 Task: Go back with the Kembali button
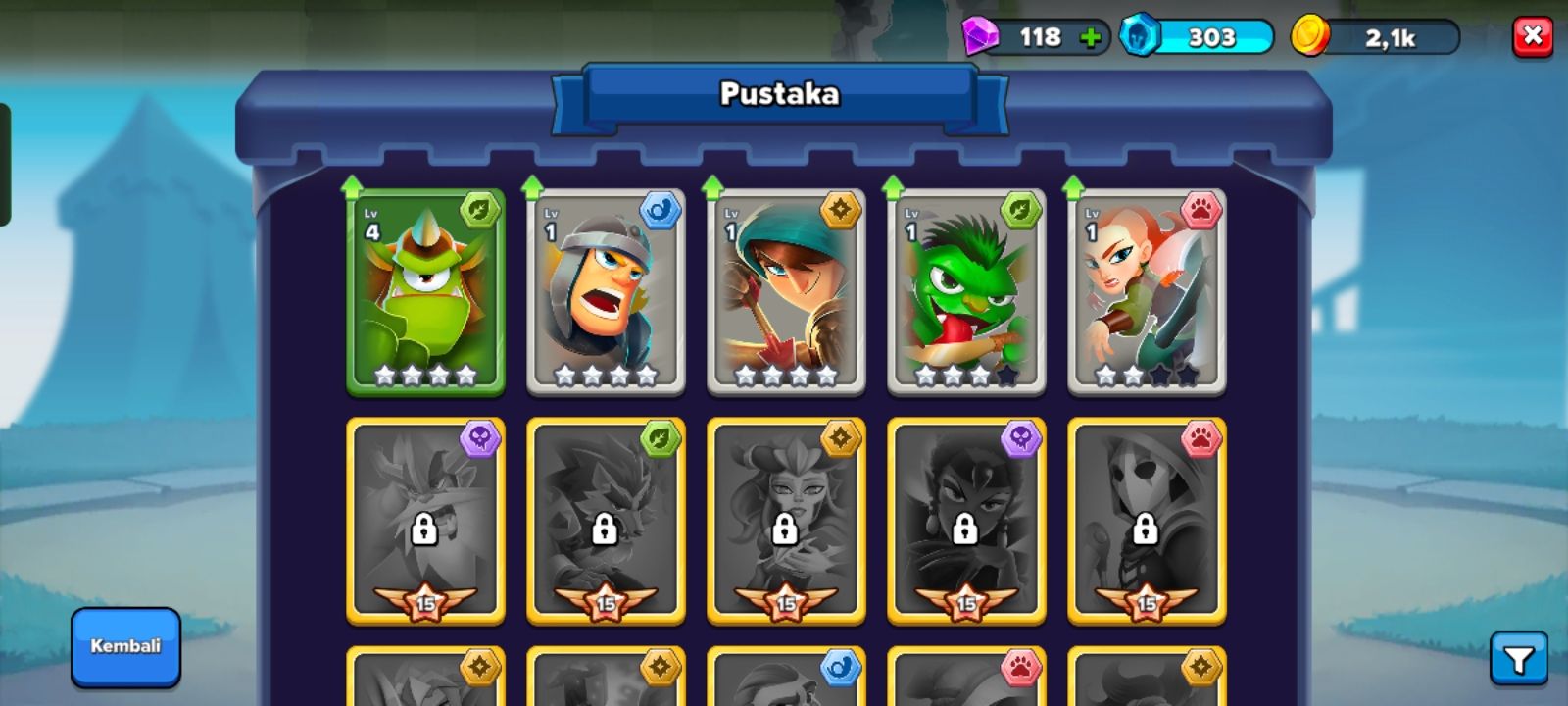click(125, 646)
